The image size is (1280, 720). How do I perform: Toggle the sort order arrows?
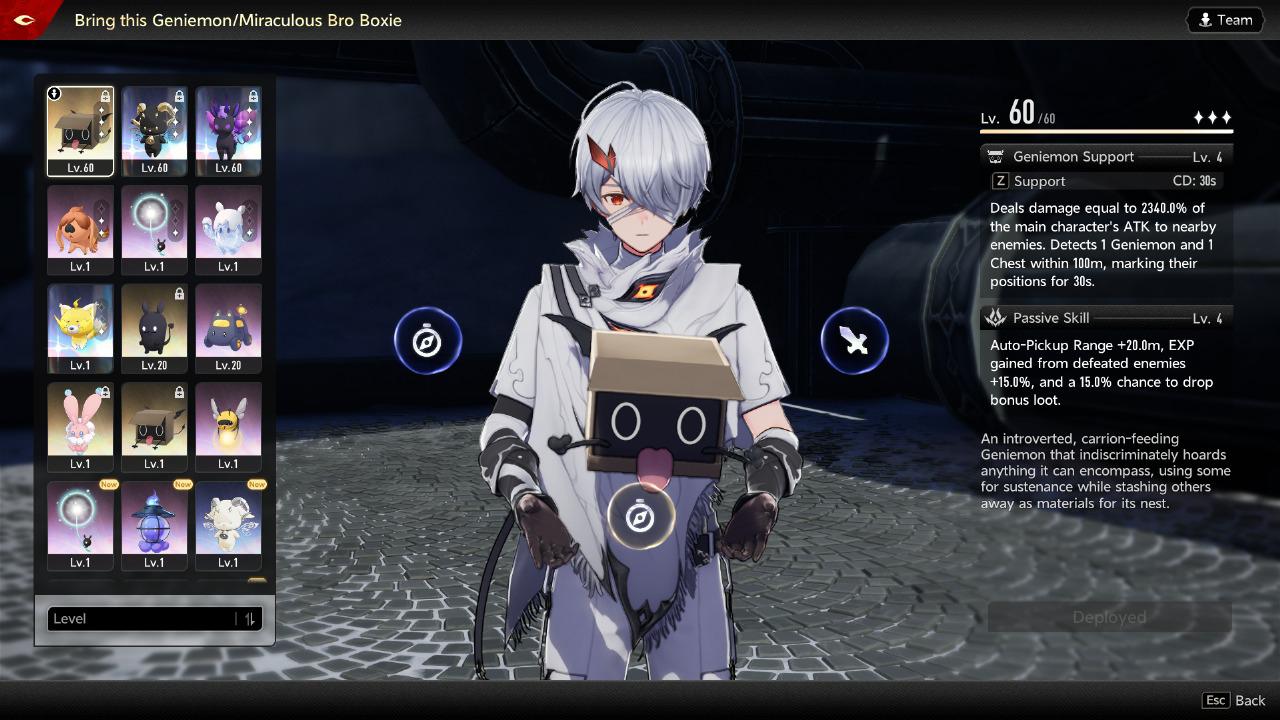pos(250,619)
